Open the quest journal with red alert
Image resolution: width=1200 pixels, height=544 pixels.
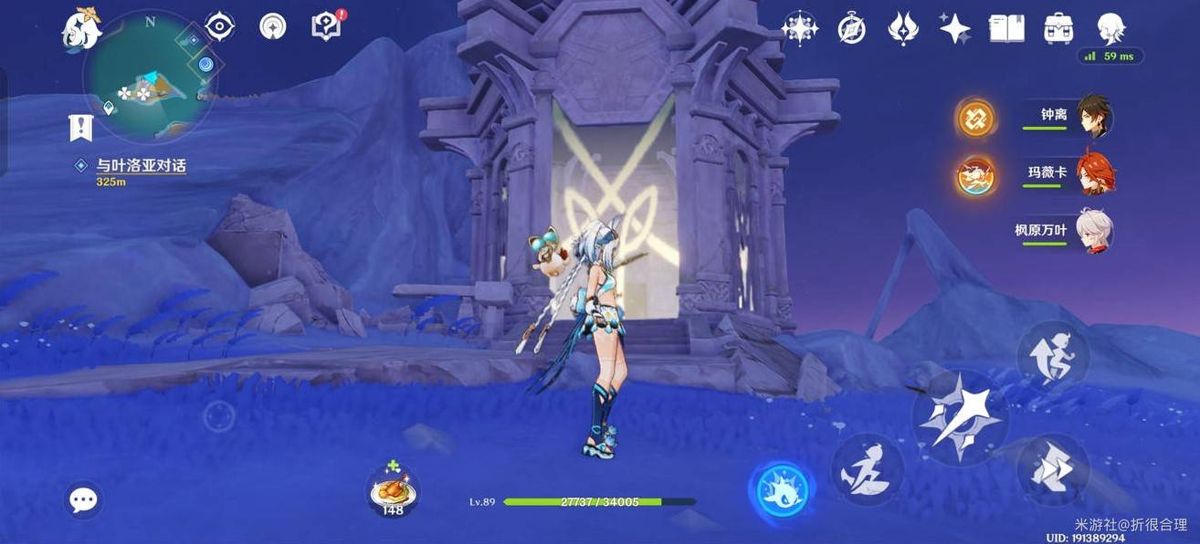(x=327, y=27)
